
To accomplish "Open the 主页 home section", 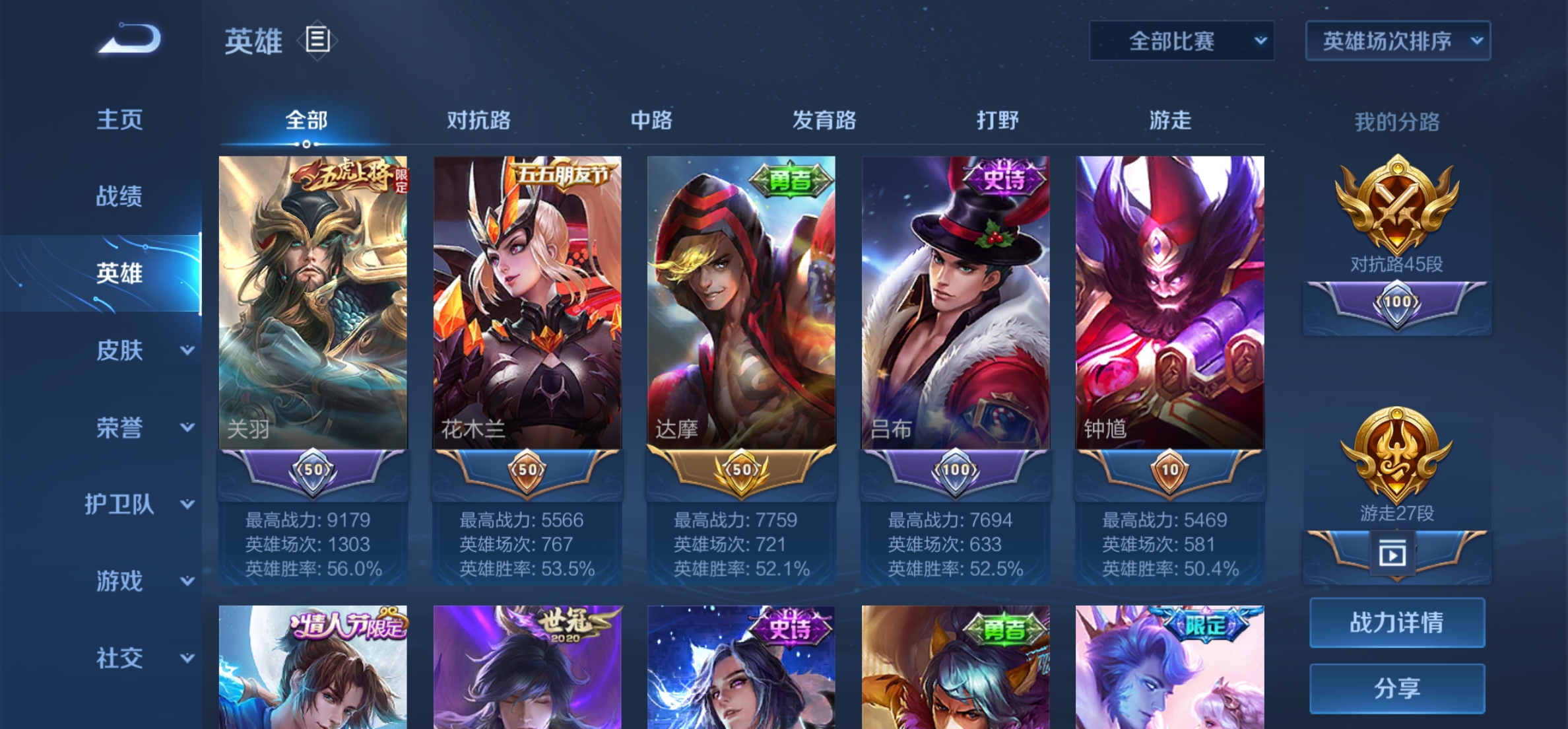I will point(119,120).
